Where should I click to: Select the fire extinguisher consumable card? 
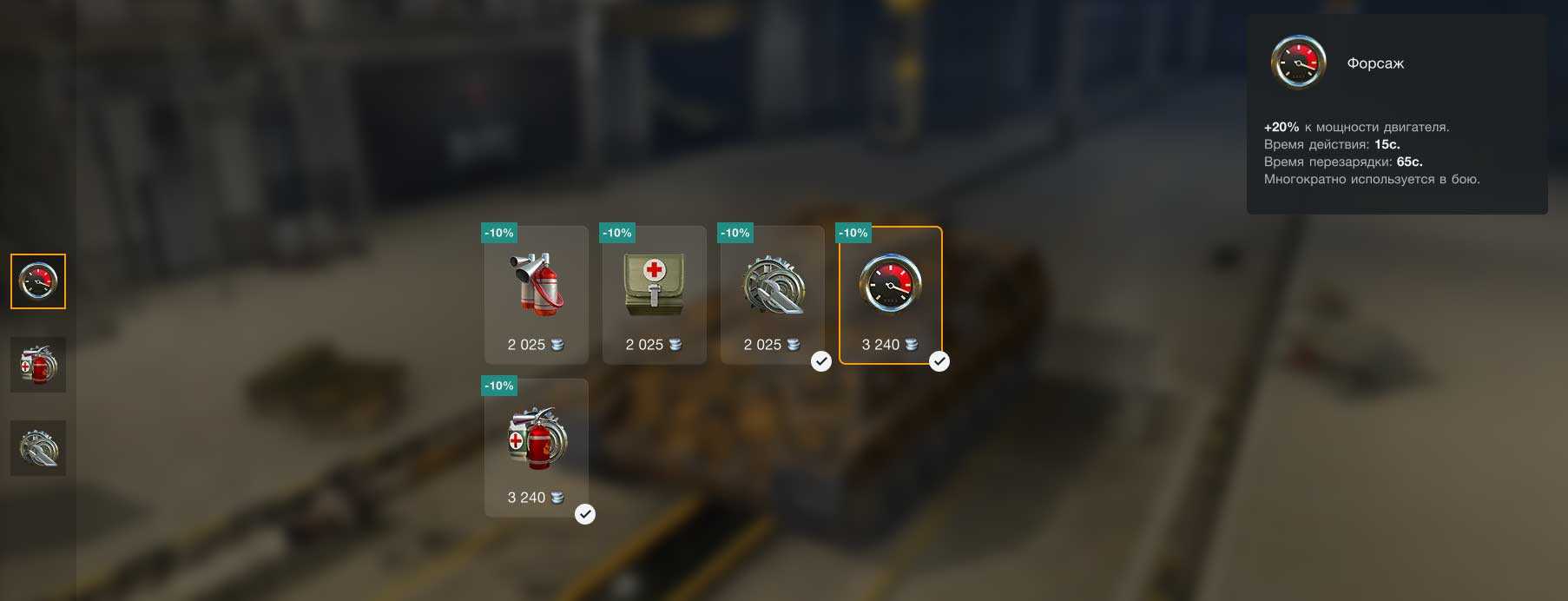(536, 294)
